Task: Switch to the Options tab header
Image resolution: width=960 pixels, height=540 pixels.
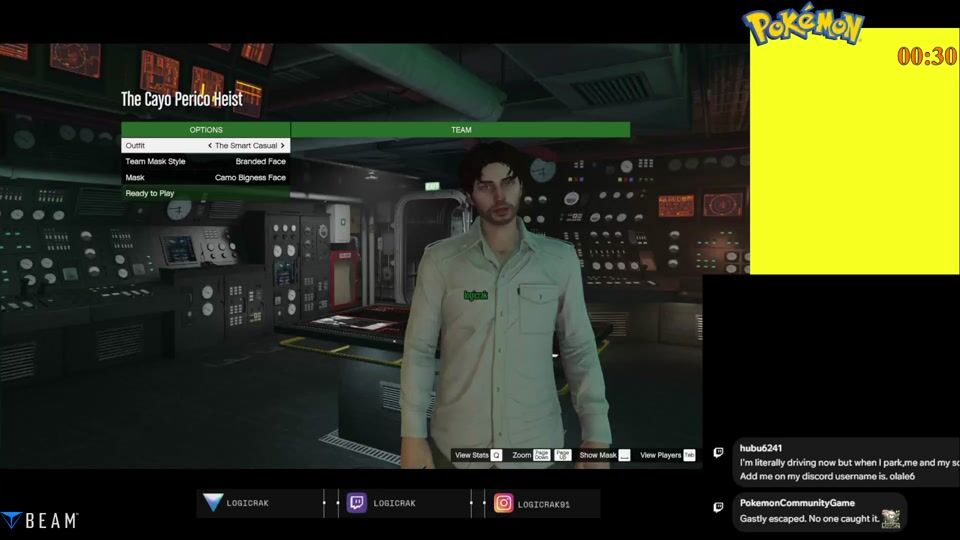Action: (x=205, y=130)
